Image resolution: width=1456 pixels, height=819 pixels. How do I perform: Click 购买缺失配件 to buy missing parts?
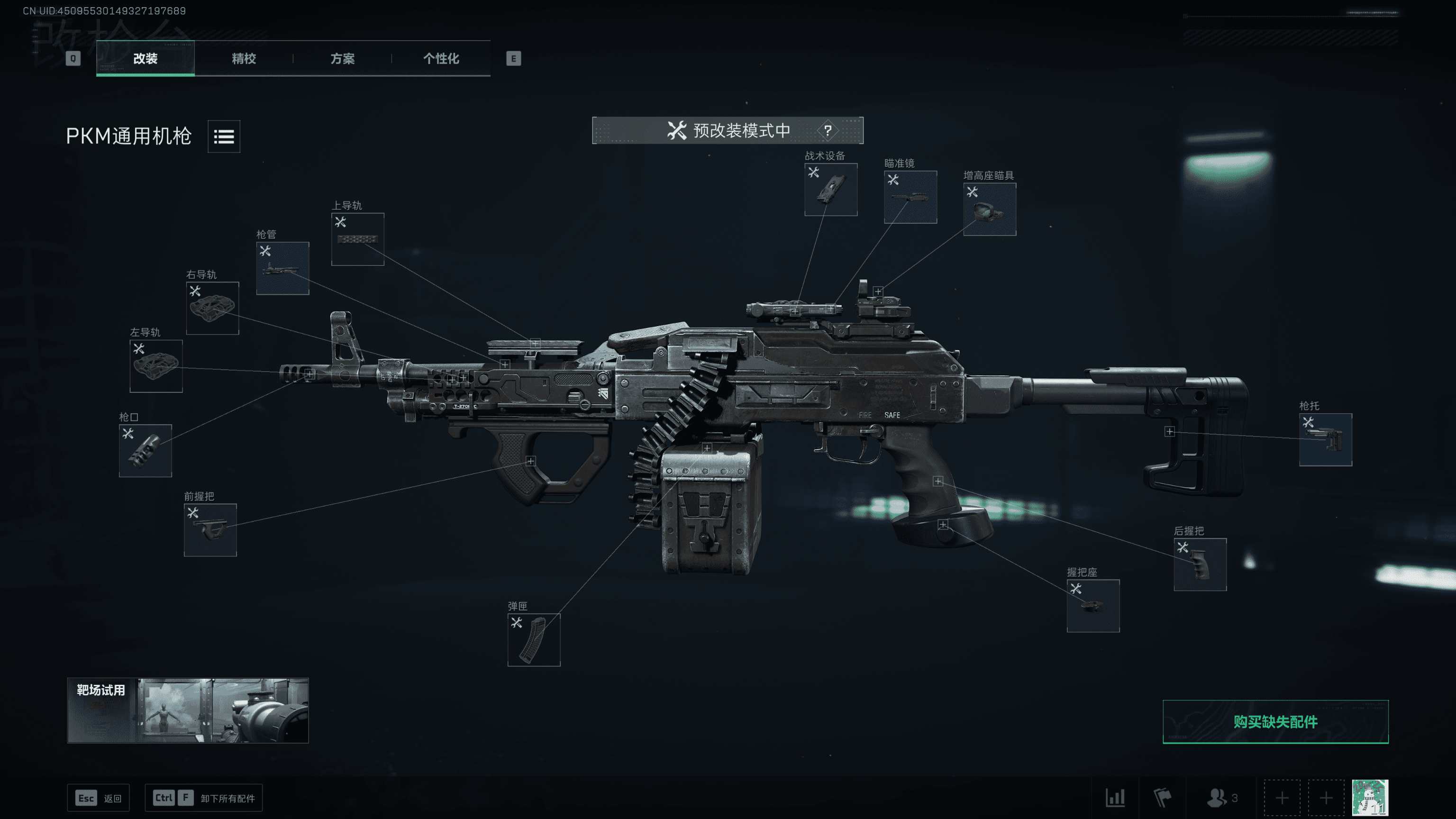pos(1275,722)
